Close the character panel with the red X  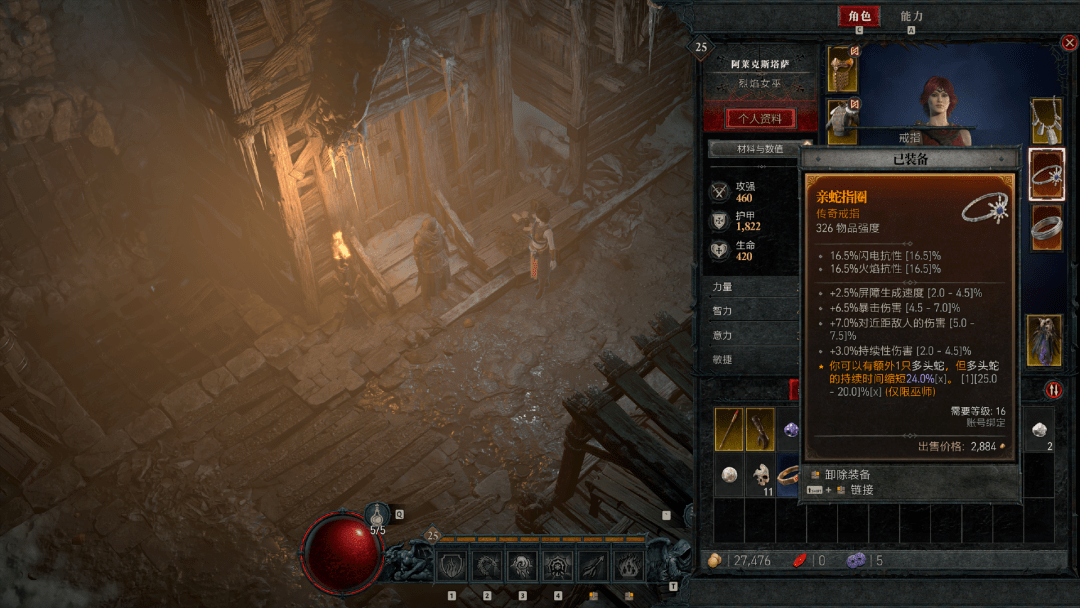coord(1069,43)
